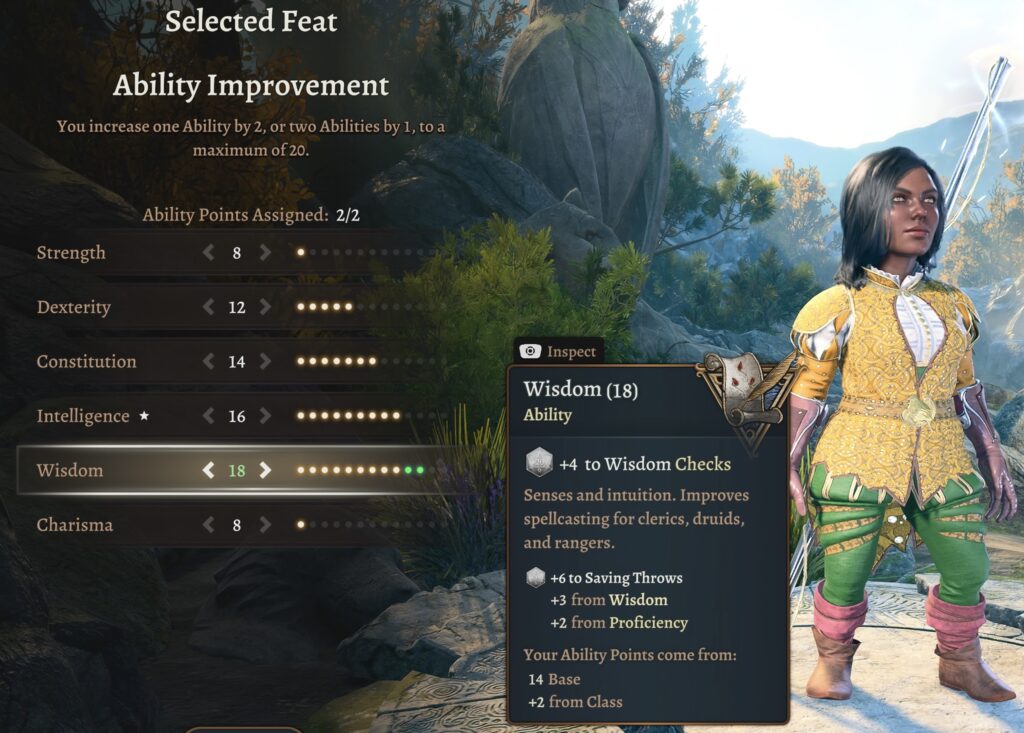Select the Charisma ability row label
The image size is (1024, 733).
click(75, 524)
